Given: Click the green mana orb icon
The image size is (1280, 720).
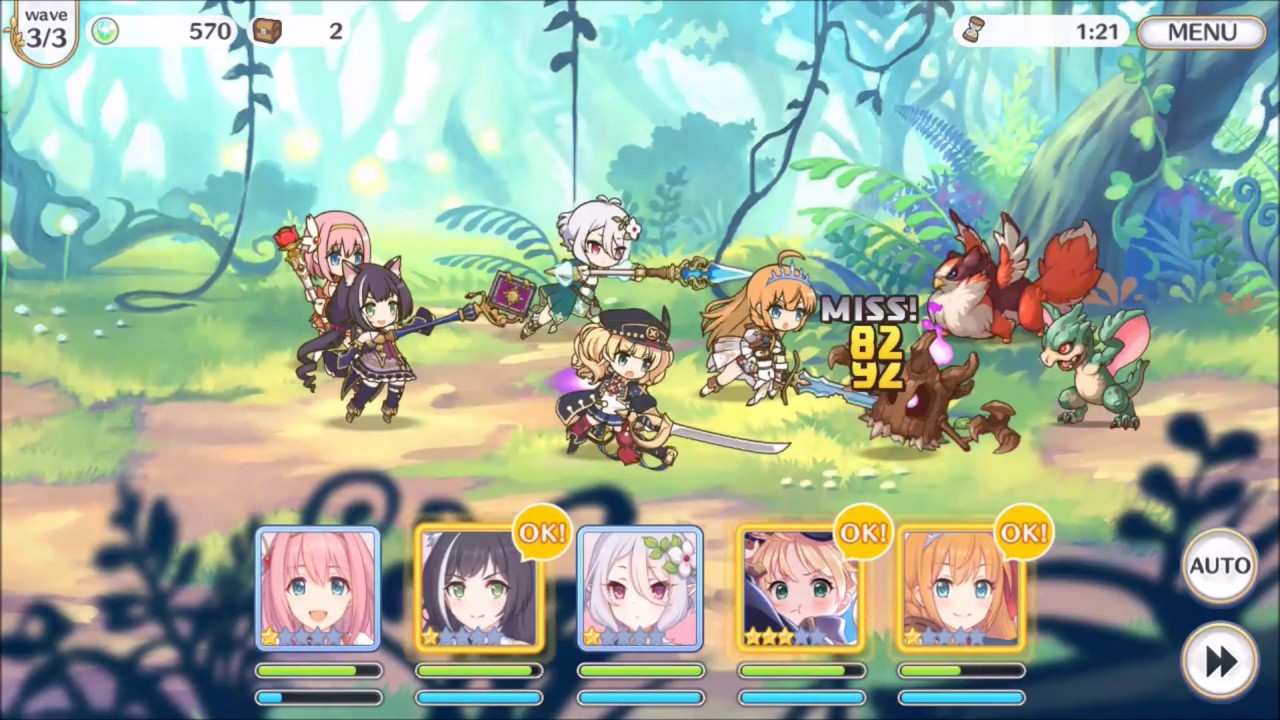Looking at the screenshot, I should pyautogui.click(x=105, y=31).
